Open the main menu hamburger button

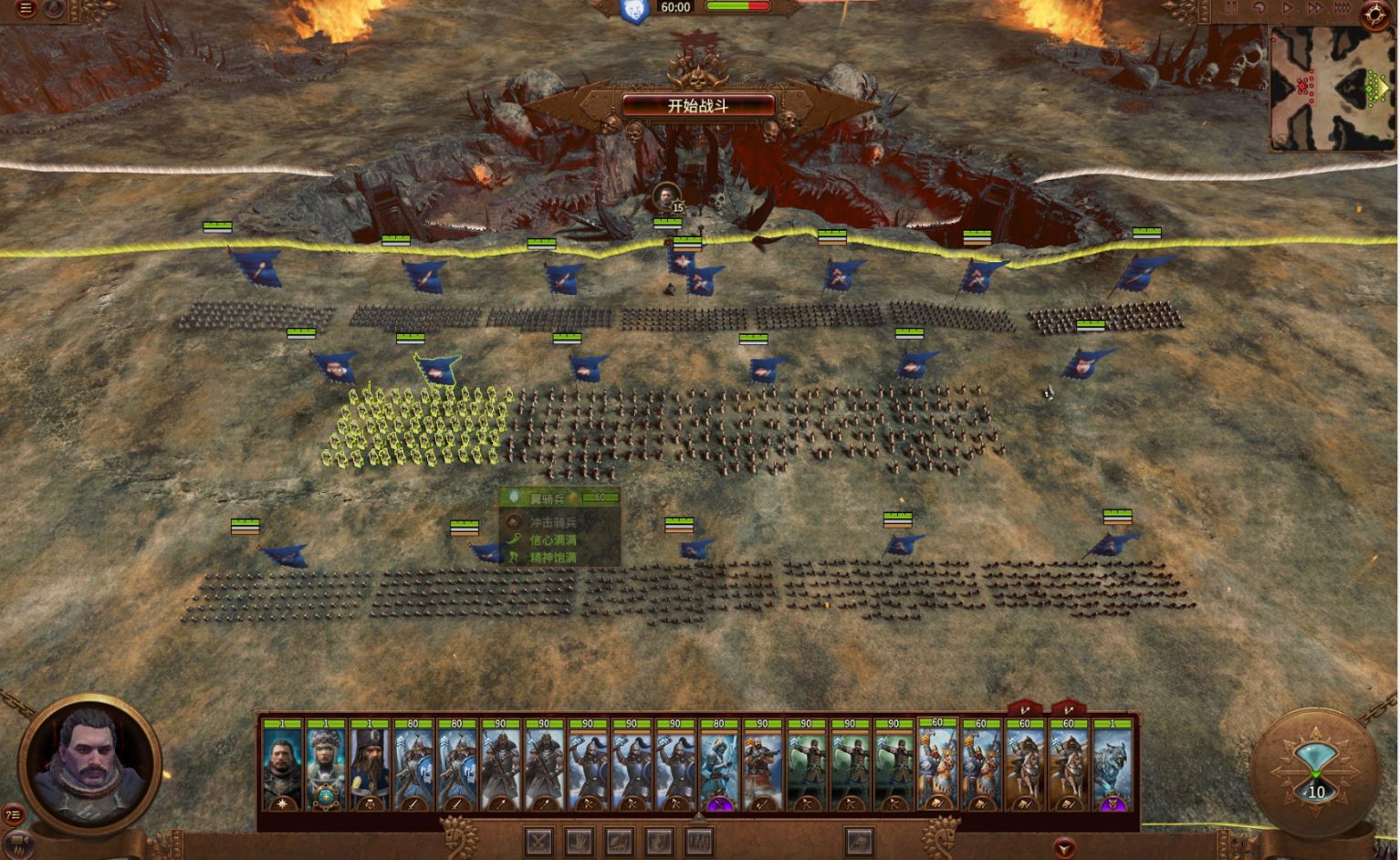pyautogui.click(x=26, y=9)
